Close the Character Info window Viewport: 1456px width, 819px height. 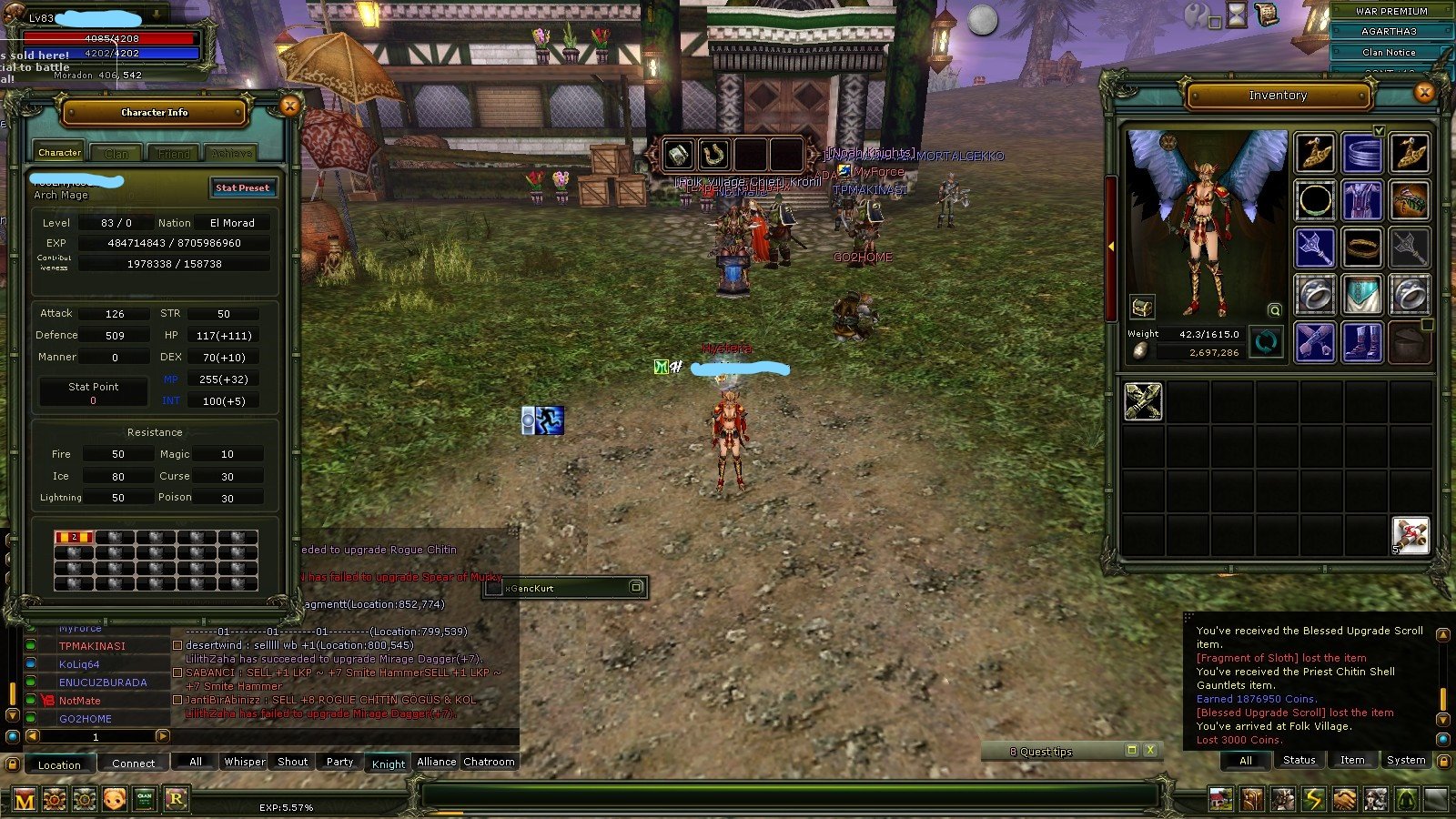(x=289, y=106)
